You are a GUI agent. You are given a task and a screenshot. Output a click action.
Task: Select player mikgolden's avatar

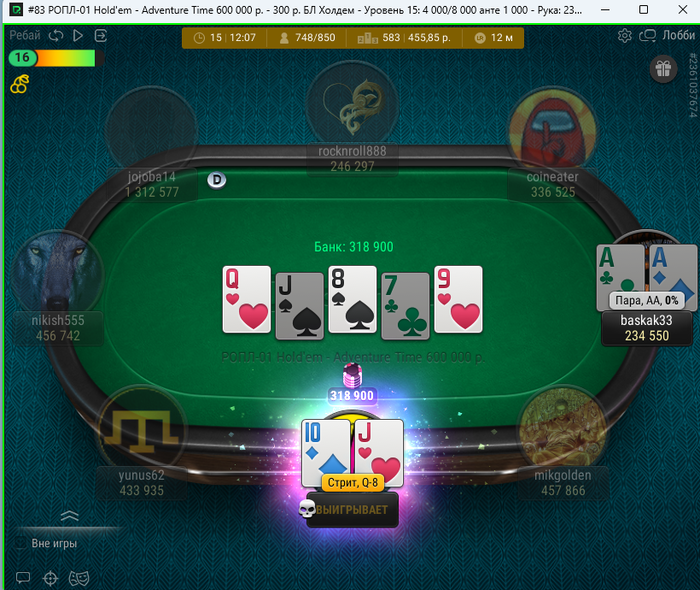(561, 428)
